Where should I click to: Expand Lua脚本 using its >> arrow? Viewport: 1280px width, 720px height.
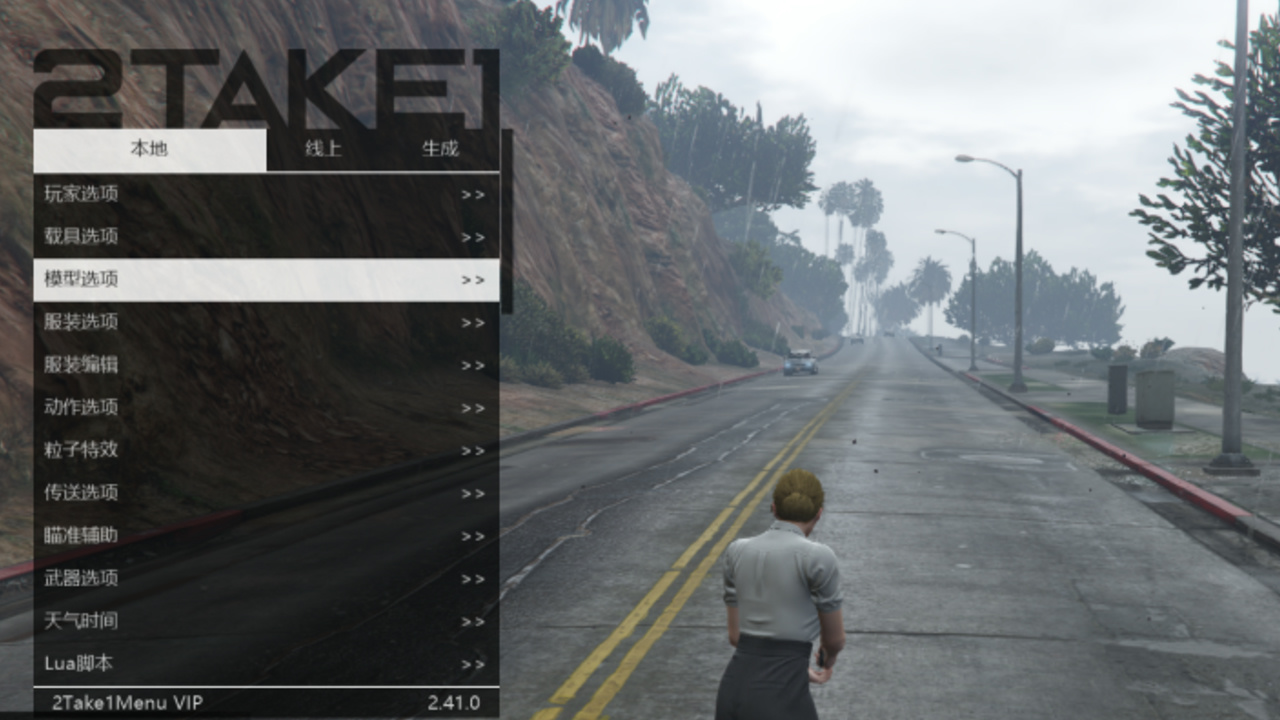(472, 663)
